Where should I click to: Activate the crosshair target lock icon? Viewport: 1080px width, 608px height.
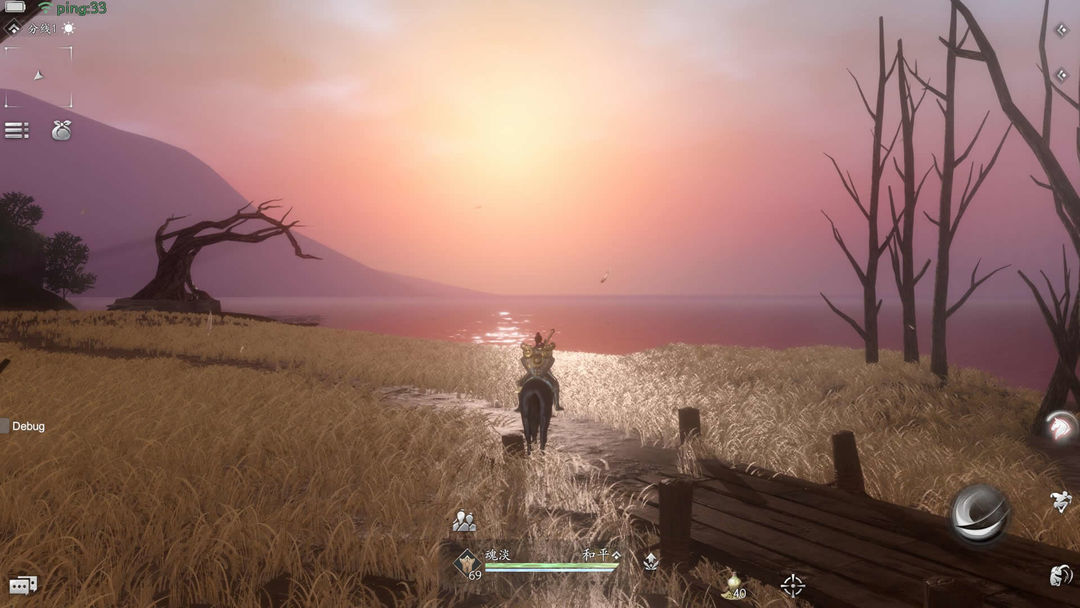(x=792, y=585)
